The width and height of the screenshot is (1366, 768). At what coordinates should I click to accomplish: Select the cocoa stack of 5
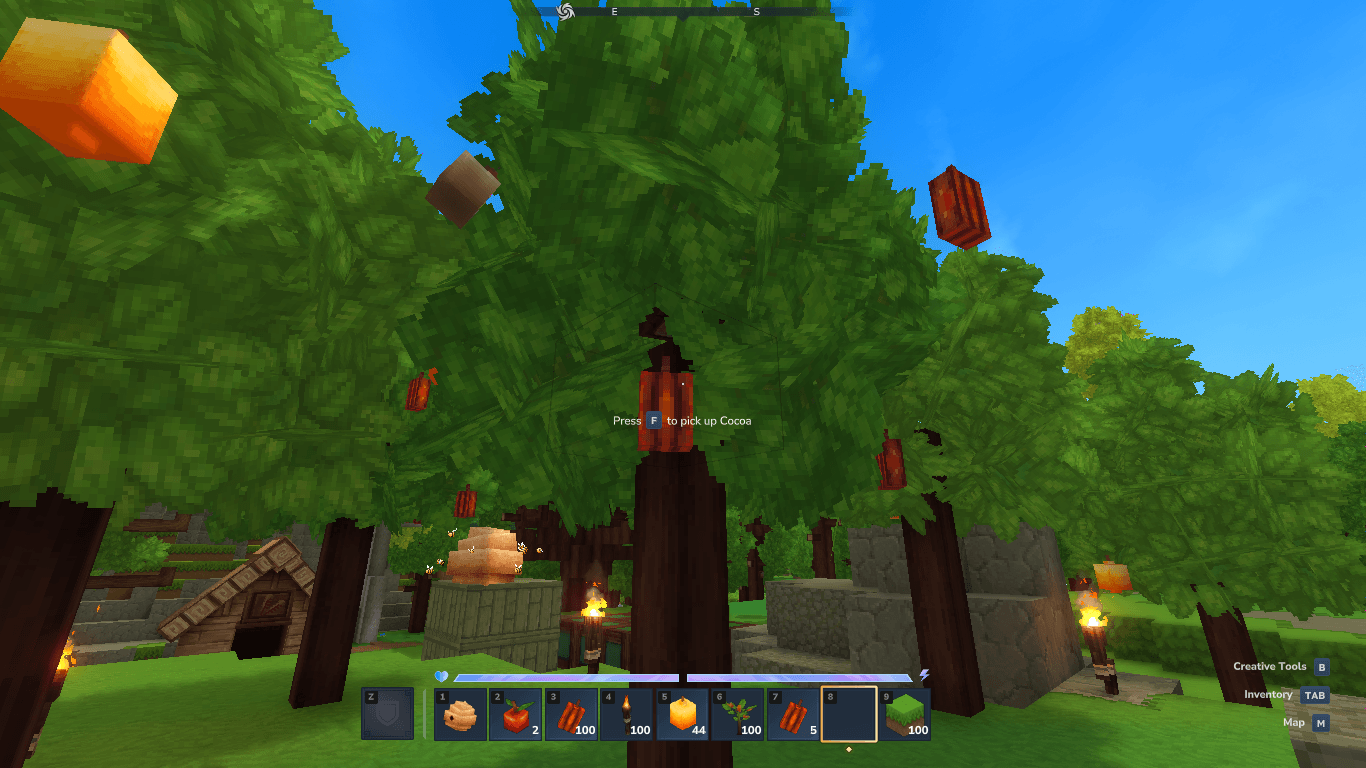[x=794, y=714]
